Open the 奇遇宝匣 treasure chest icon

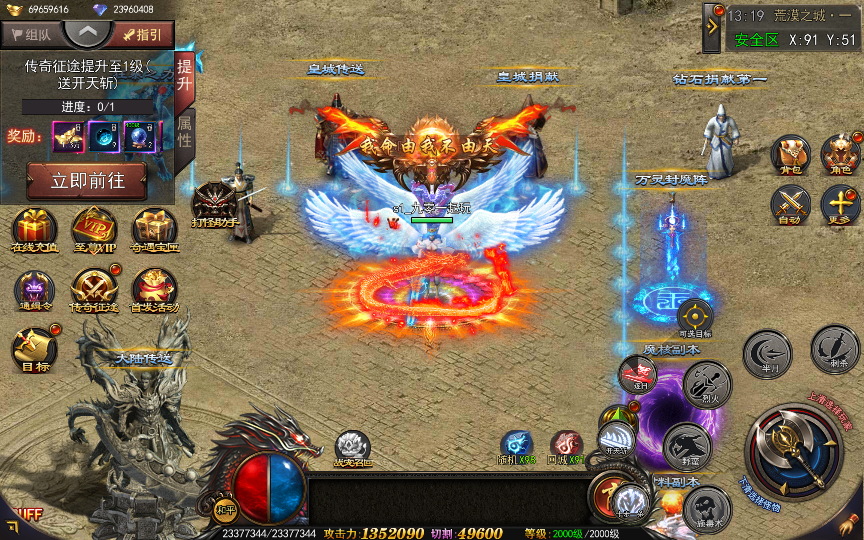click(x=154, y=229)
